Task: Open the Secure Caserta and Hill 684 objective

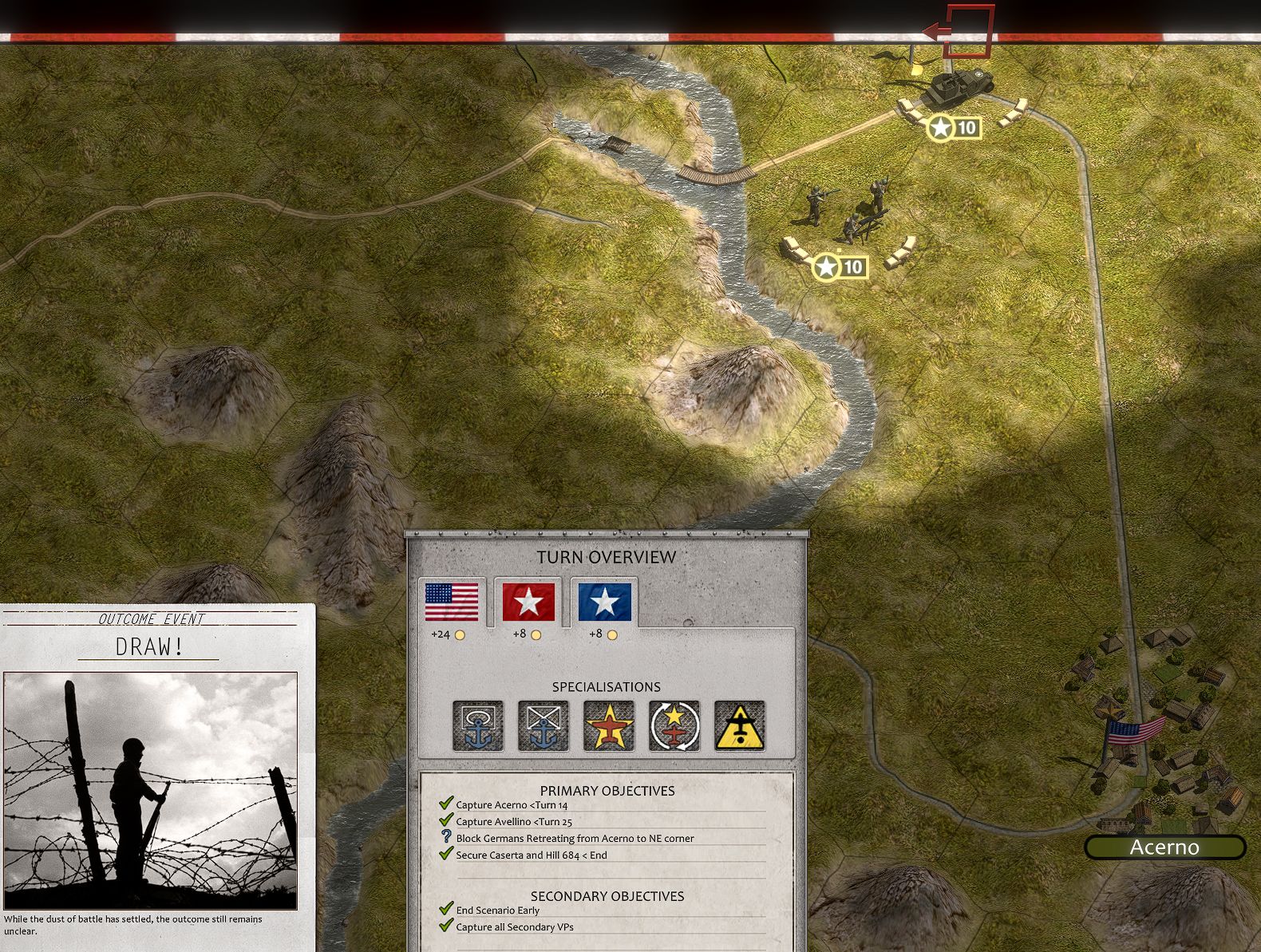Action: (x=445, y=854)
